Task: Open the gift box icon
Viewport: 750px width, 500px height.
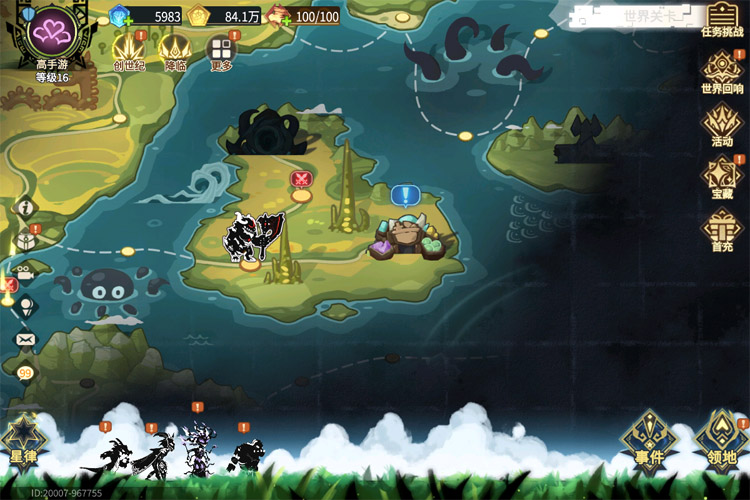Action: pos(26,241)
